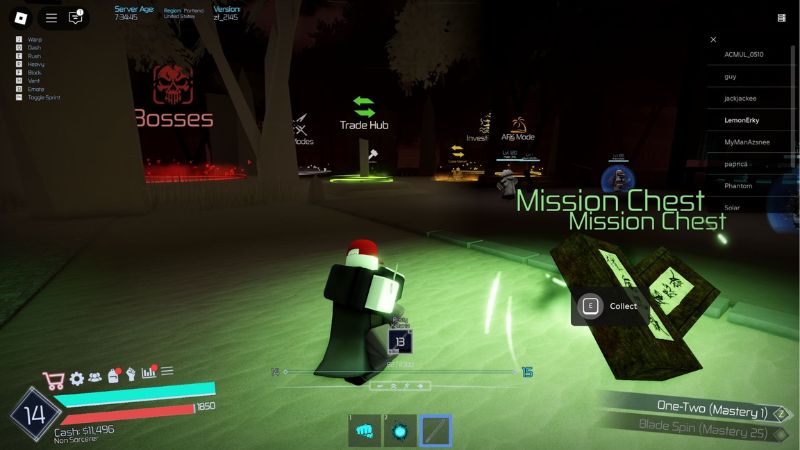Open the shopping cart store
Screen dimensions: 800x450
tap(53, 380)
